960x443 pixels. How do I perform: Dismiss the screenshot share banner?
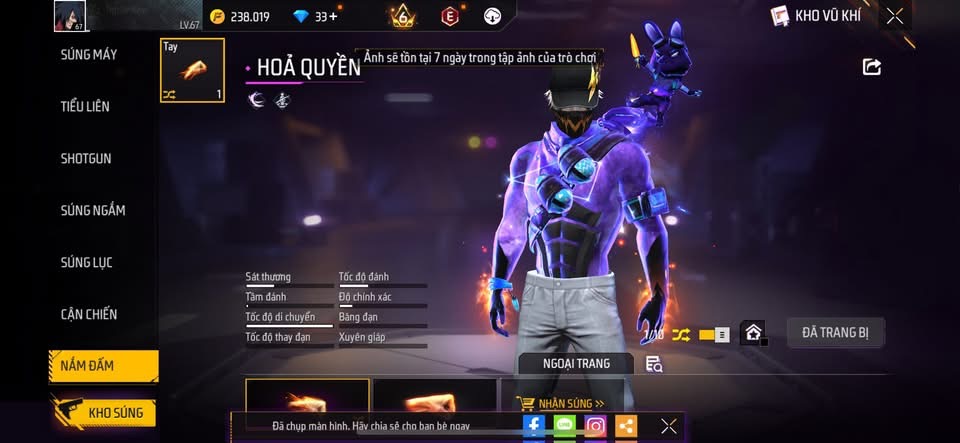pyautogui.click(x=669, y=426)
